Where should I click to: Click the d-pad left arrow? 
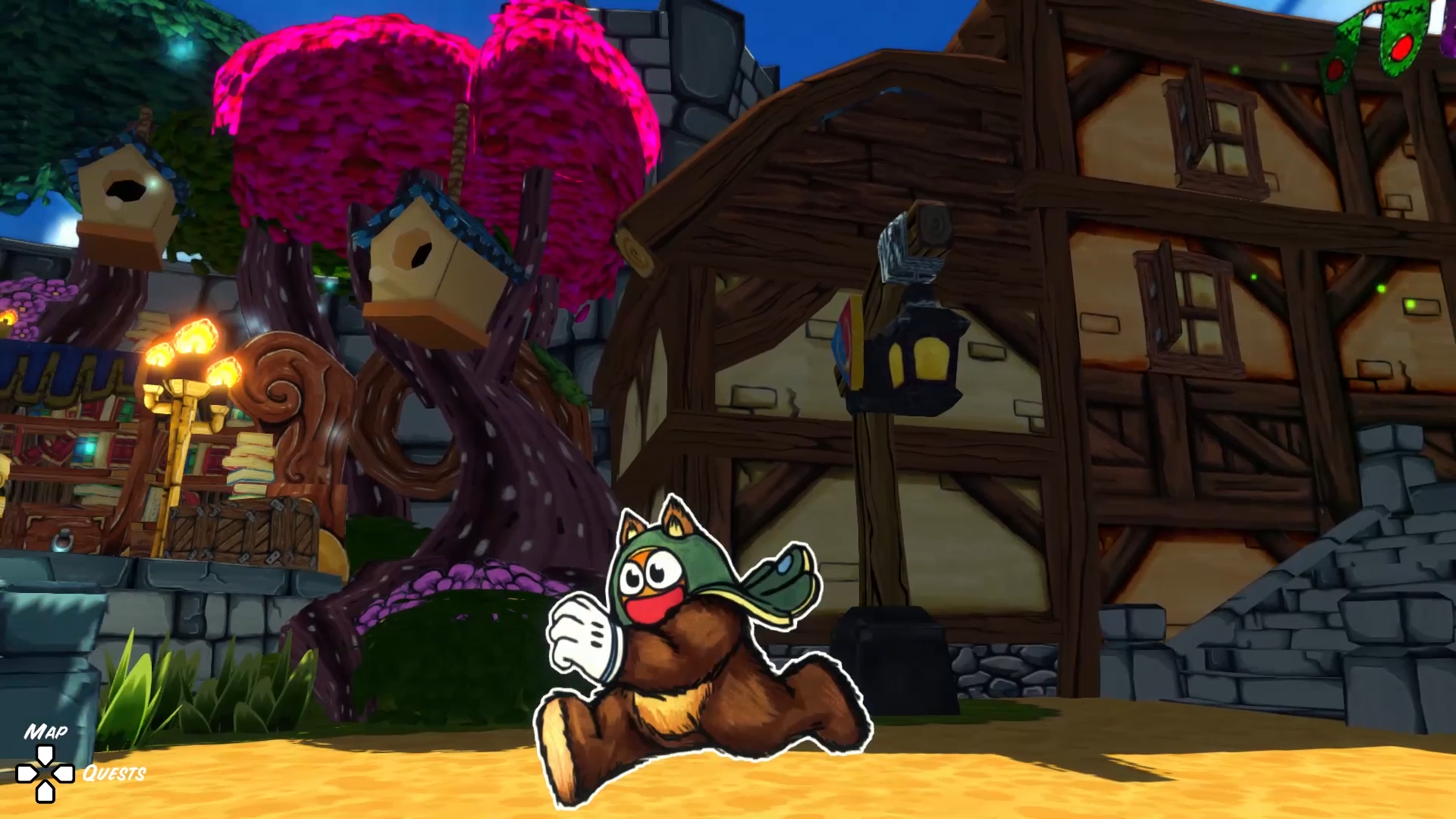click(x=26, y=773)
